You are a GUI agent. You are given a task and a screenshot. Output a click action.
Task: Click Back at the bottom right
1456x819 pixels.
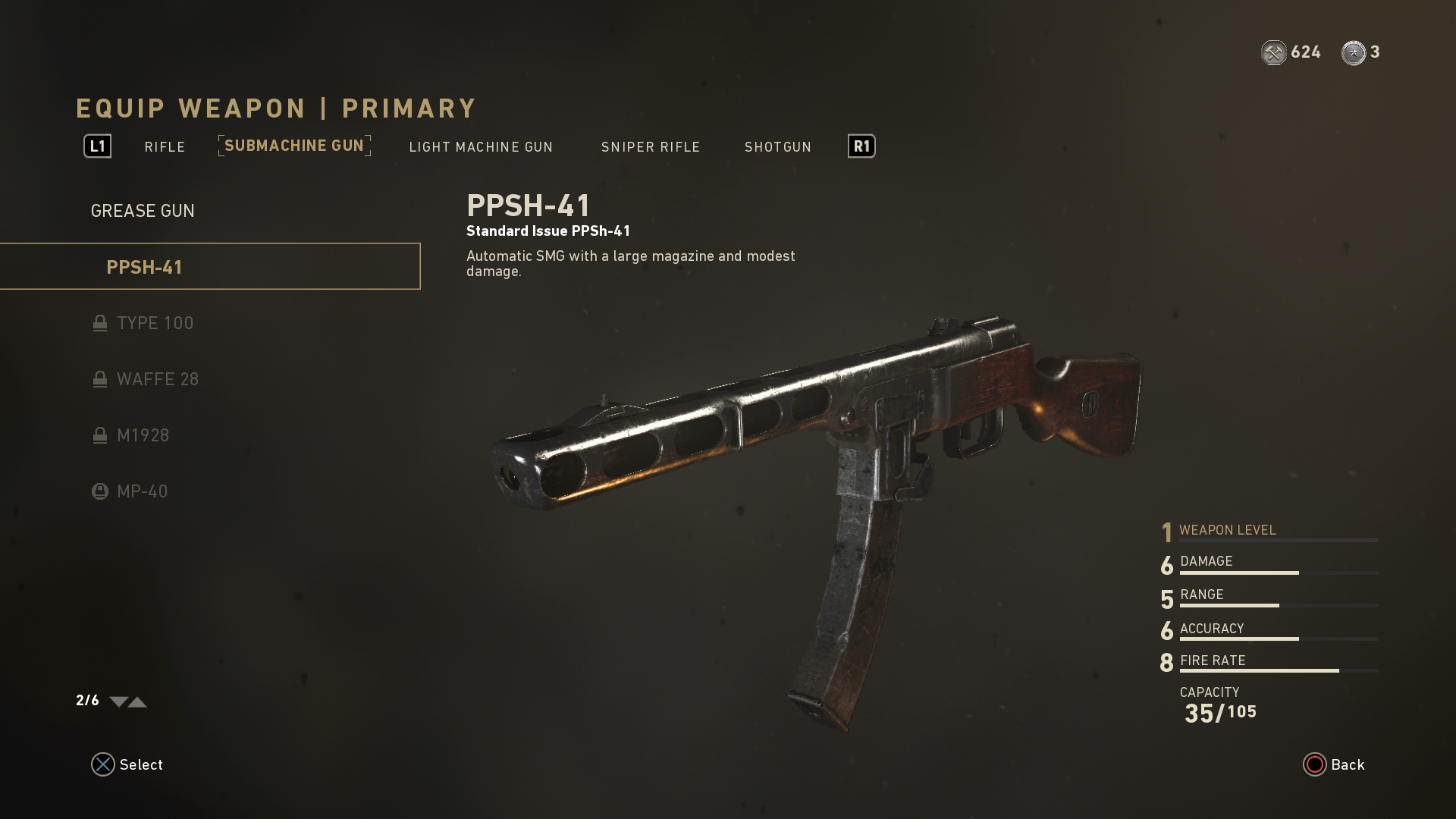[x=1335, y=764]
